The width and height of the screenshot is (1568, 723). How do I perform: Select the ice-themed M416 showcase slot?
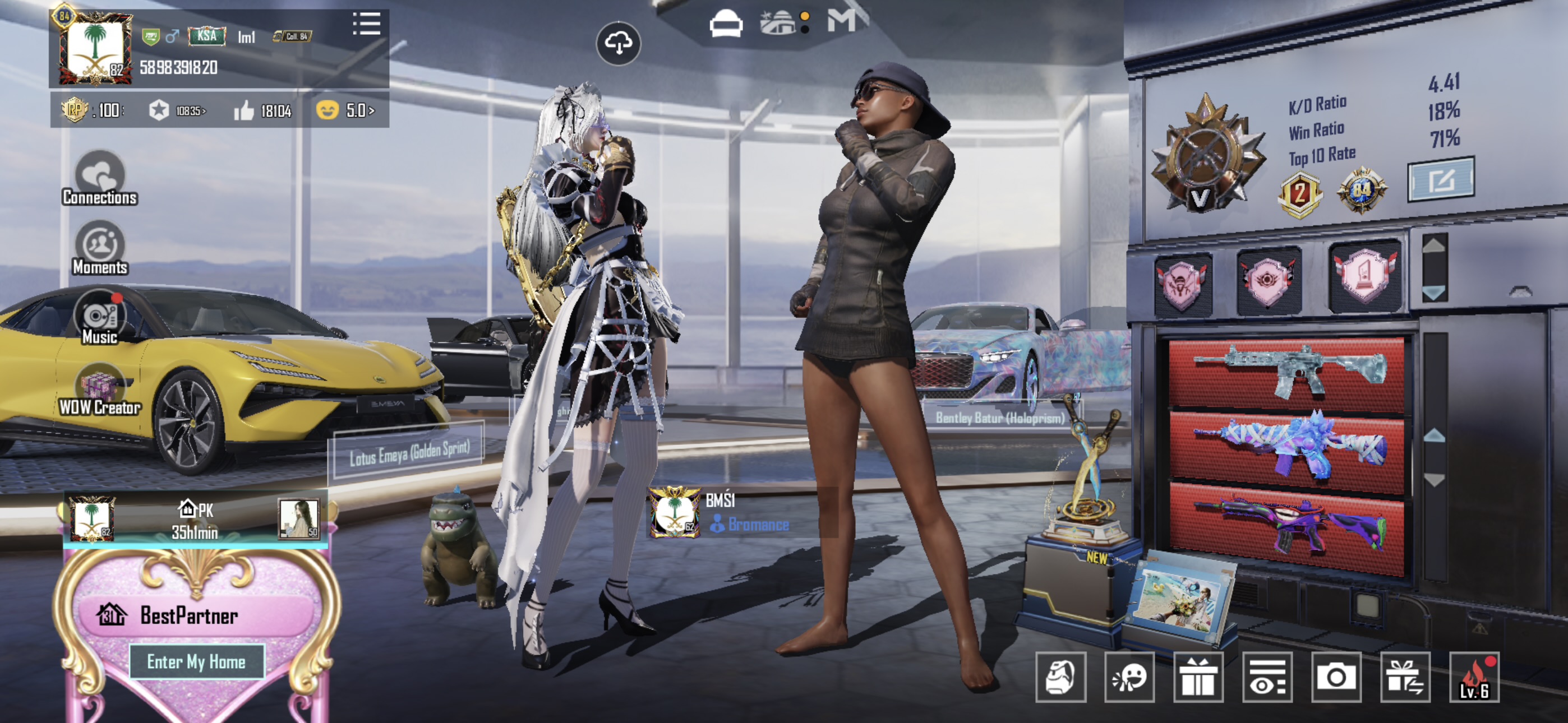tap(1287, 372)
